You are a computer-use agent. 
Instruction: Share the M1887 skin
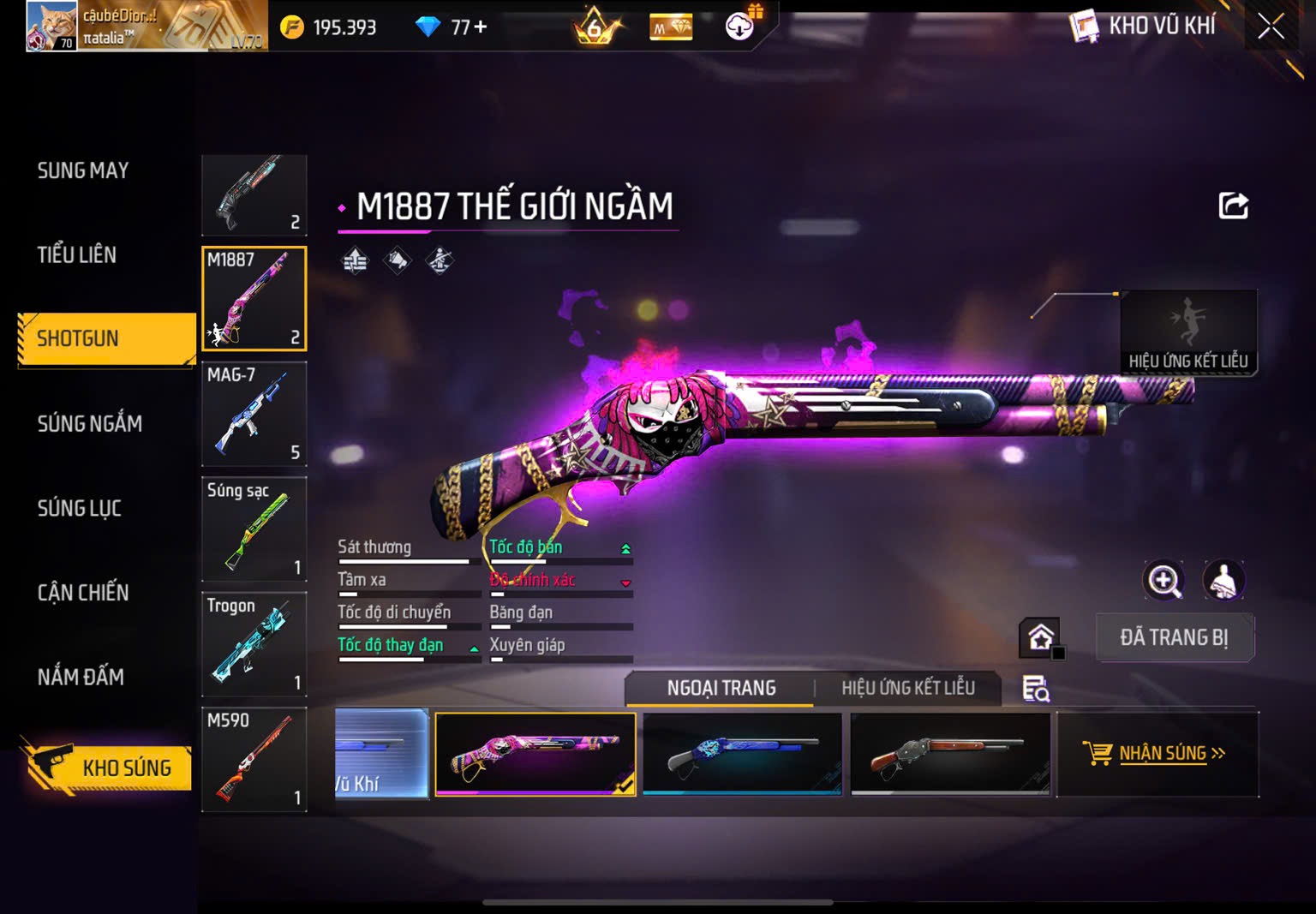click(1233, 206)
